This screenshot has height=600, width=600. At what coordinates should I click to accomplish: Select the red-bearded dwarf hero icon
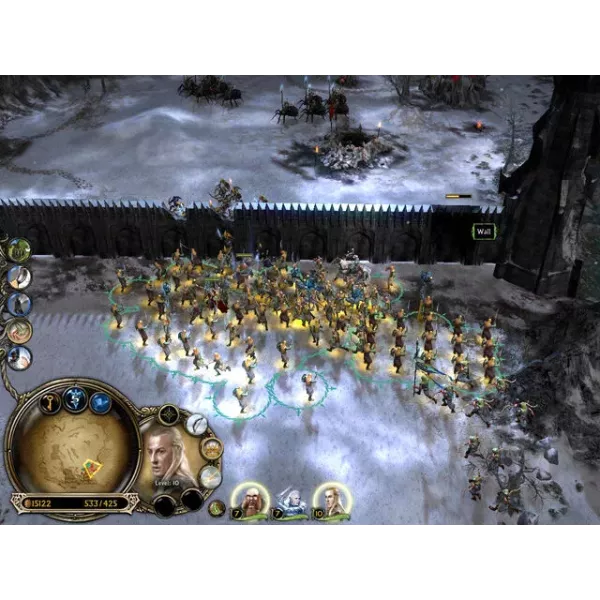click(x=249, y=499)
